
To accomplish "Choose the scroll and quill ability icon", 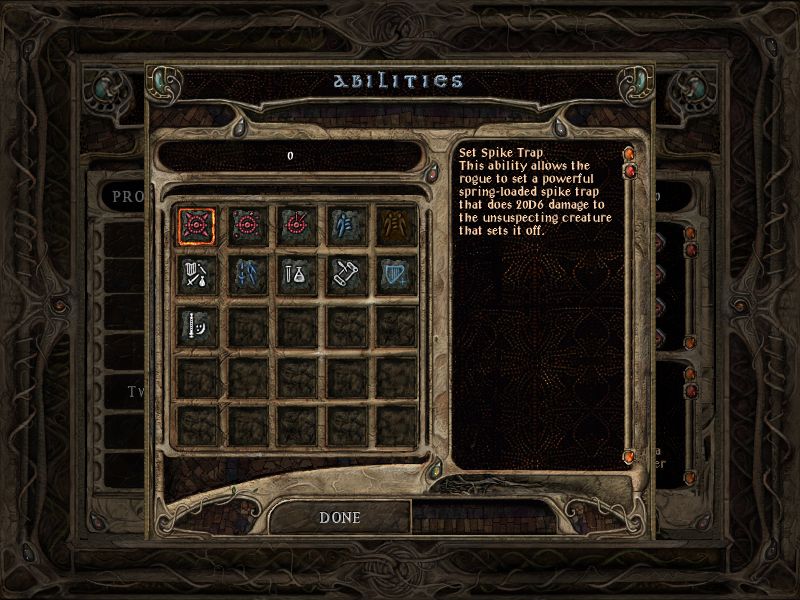I will [346, 274].
